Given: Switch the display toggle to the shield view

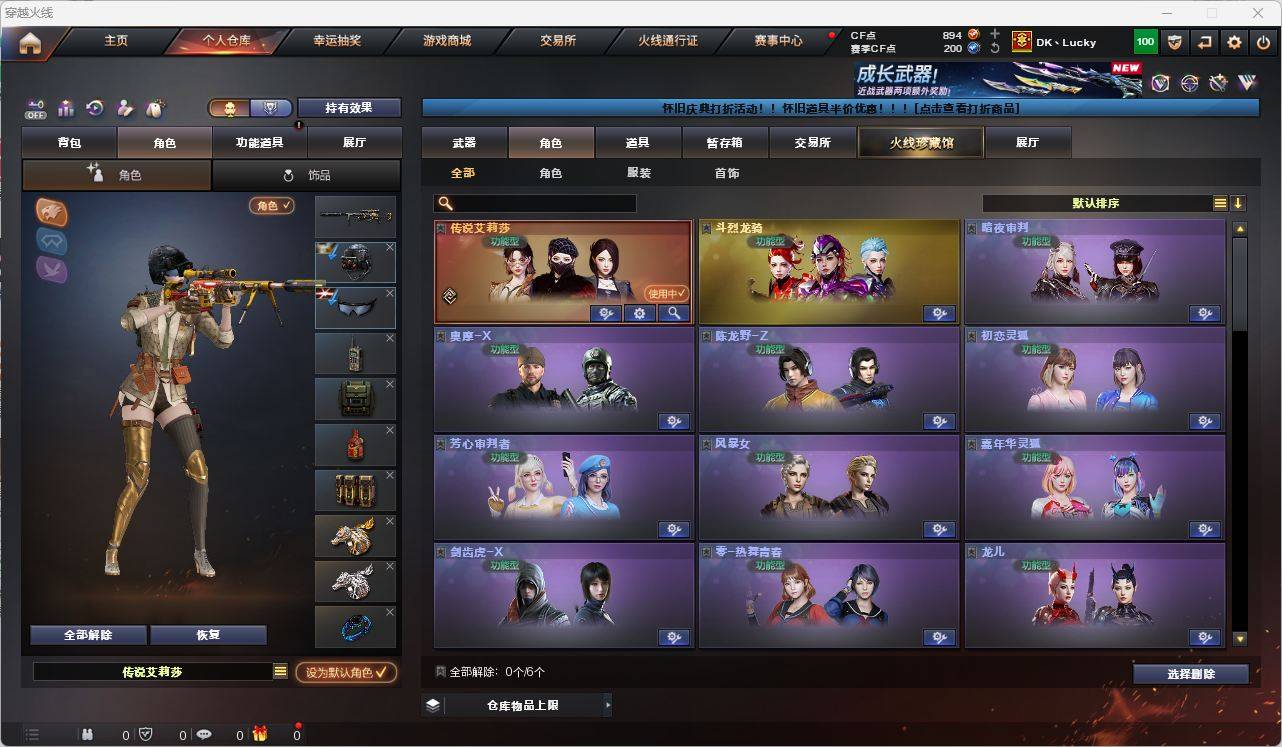Looking at the screenshot, I should 271,108.
